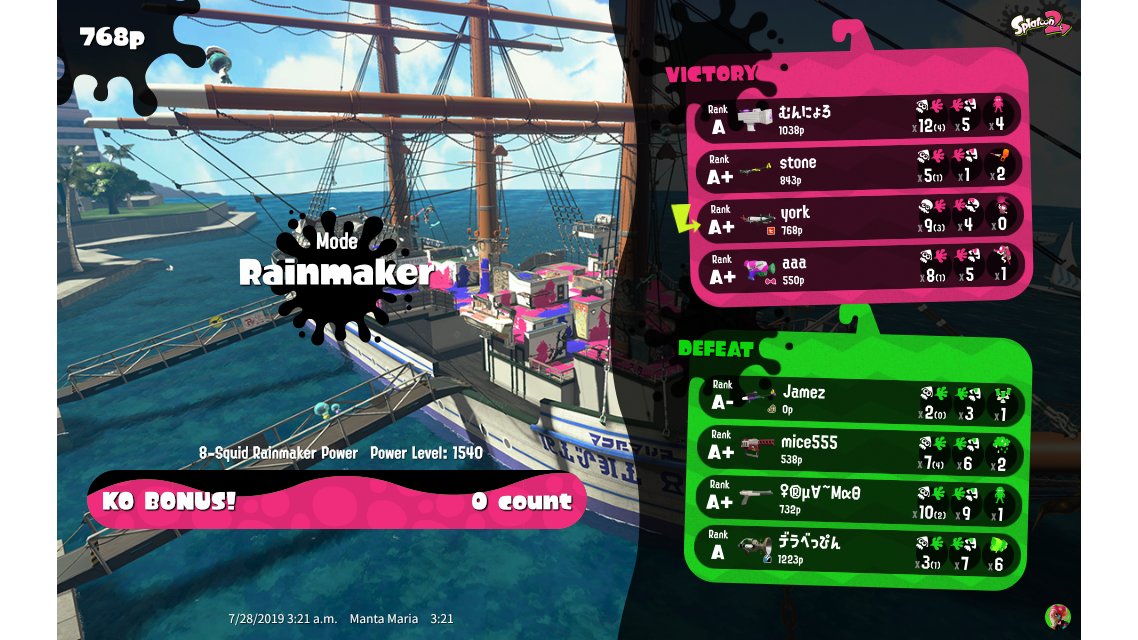
Task: Select mice555's player row
Action: coord(857,451)
